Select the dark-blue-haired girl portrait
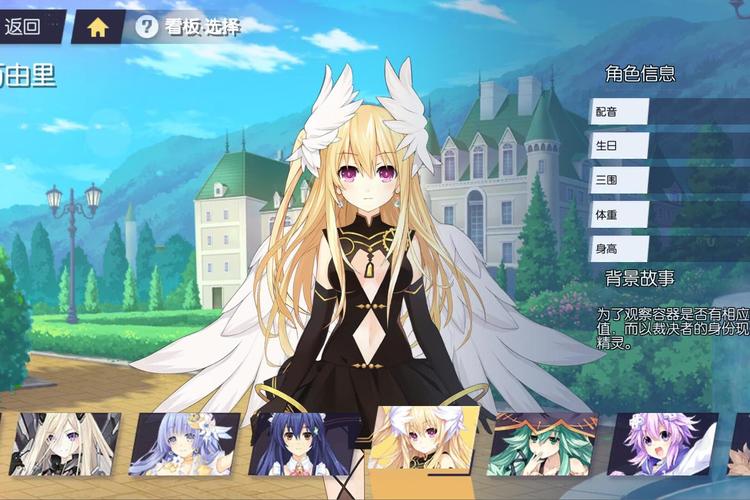750x500 pixels. [x=302, y=443]
